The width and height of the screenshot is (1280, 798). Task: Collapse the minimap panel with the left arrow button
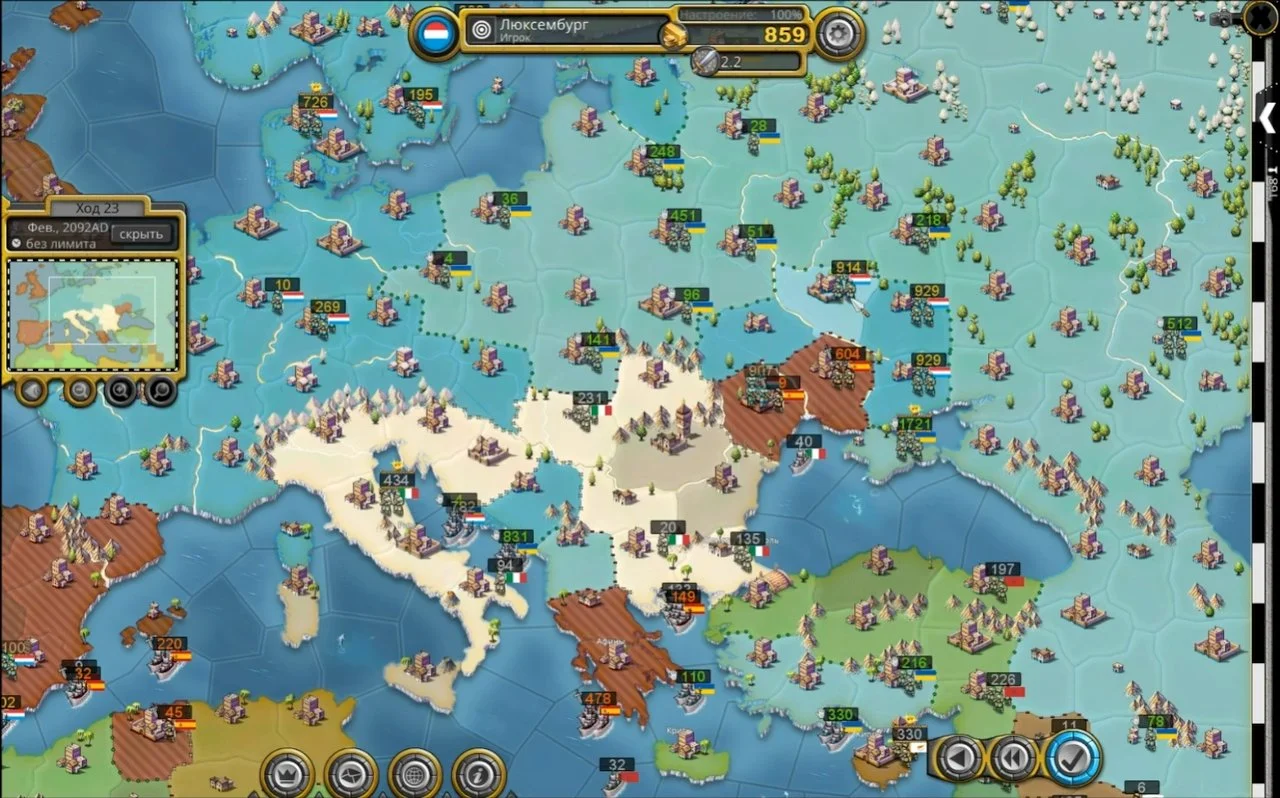[x=33, y=390]
